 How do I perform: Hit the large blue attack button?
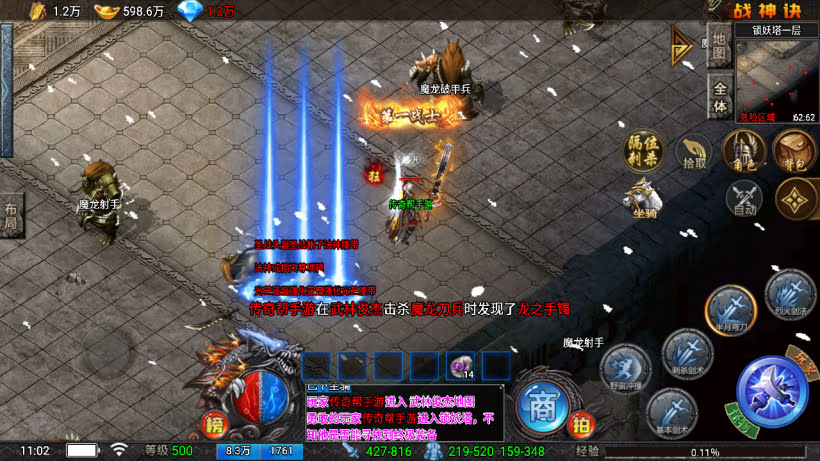tap(772, 392)
